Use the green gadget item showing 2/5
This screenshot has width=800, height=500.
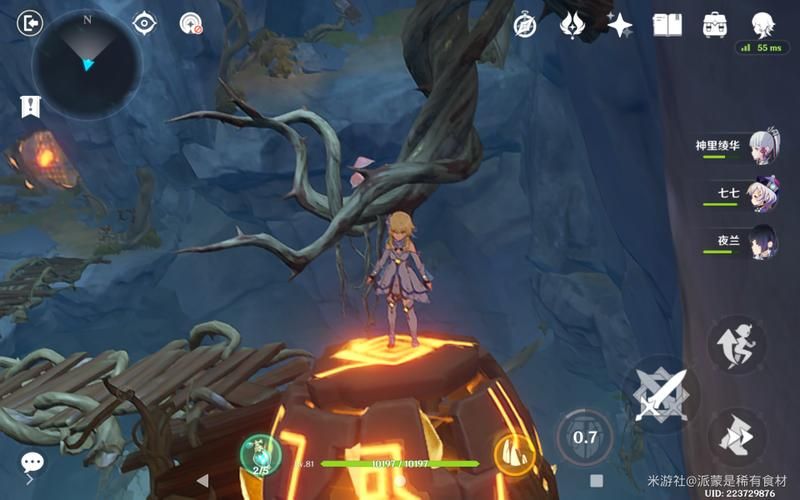pos(260,455)
